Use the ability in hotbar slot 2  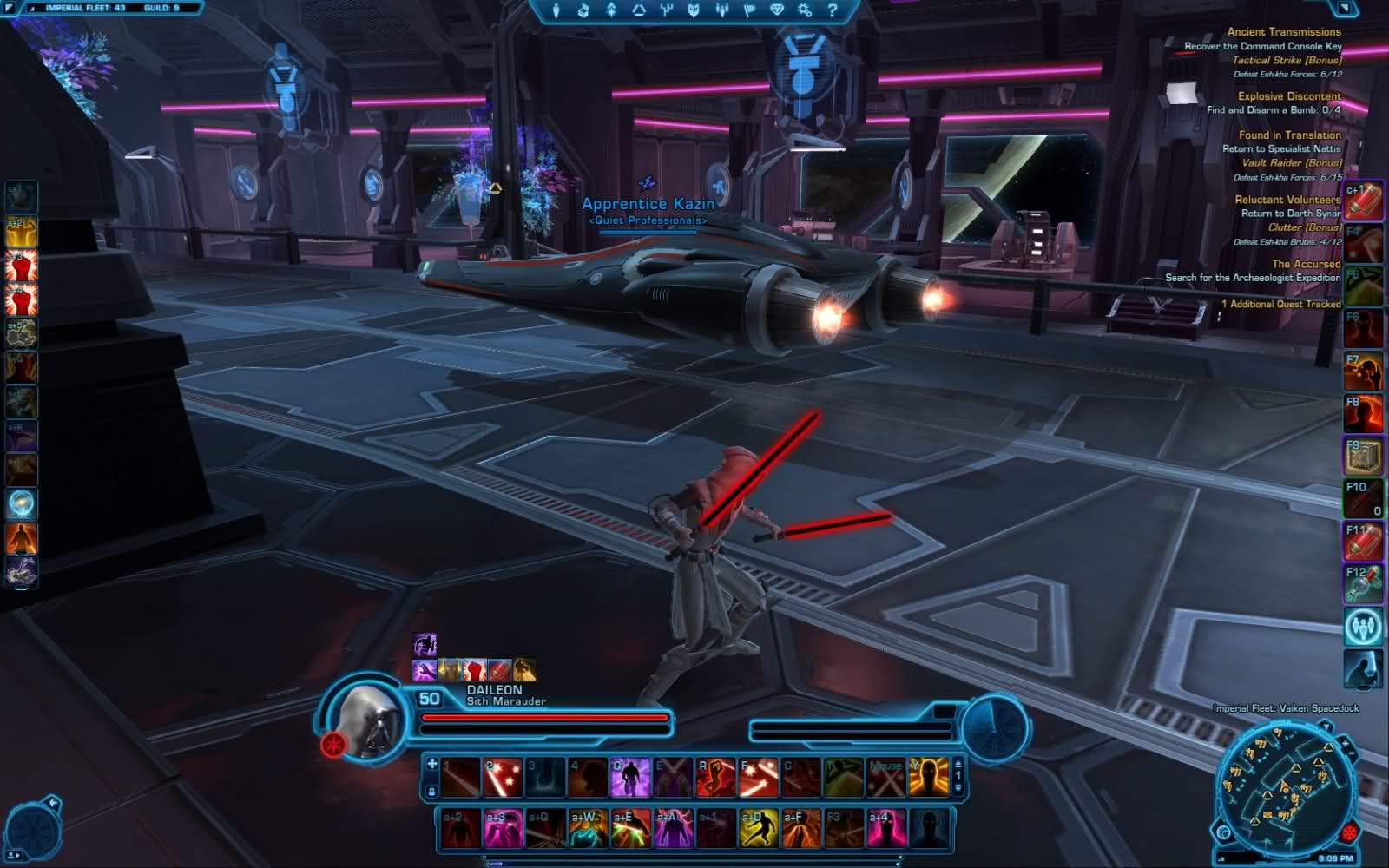502,778
